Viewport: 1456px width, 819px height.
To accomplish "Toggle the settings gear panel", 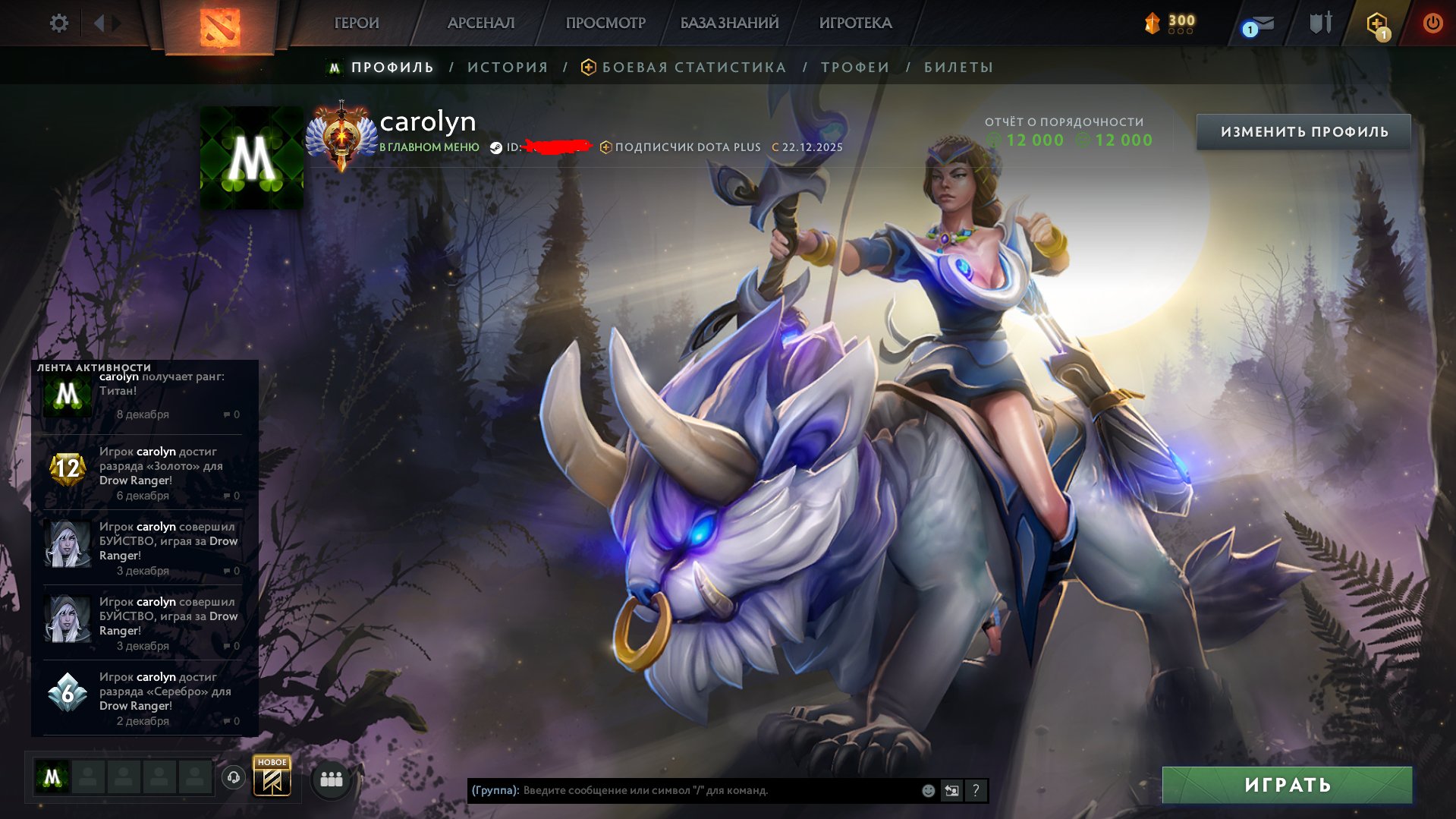I will click(58, 23).
